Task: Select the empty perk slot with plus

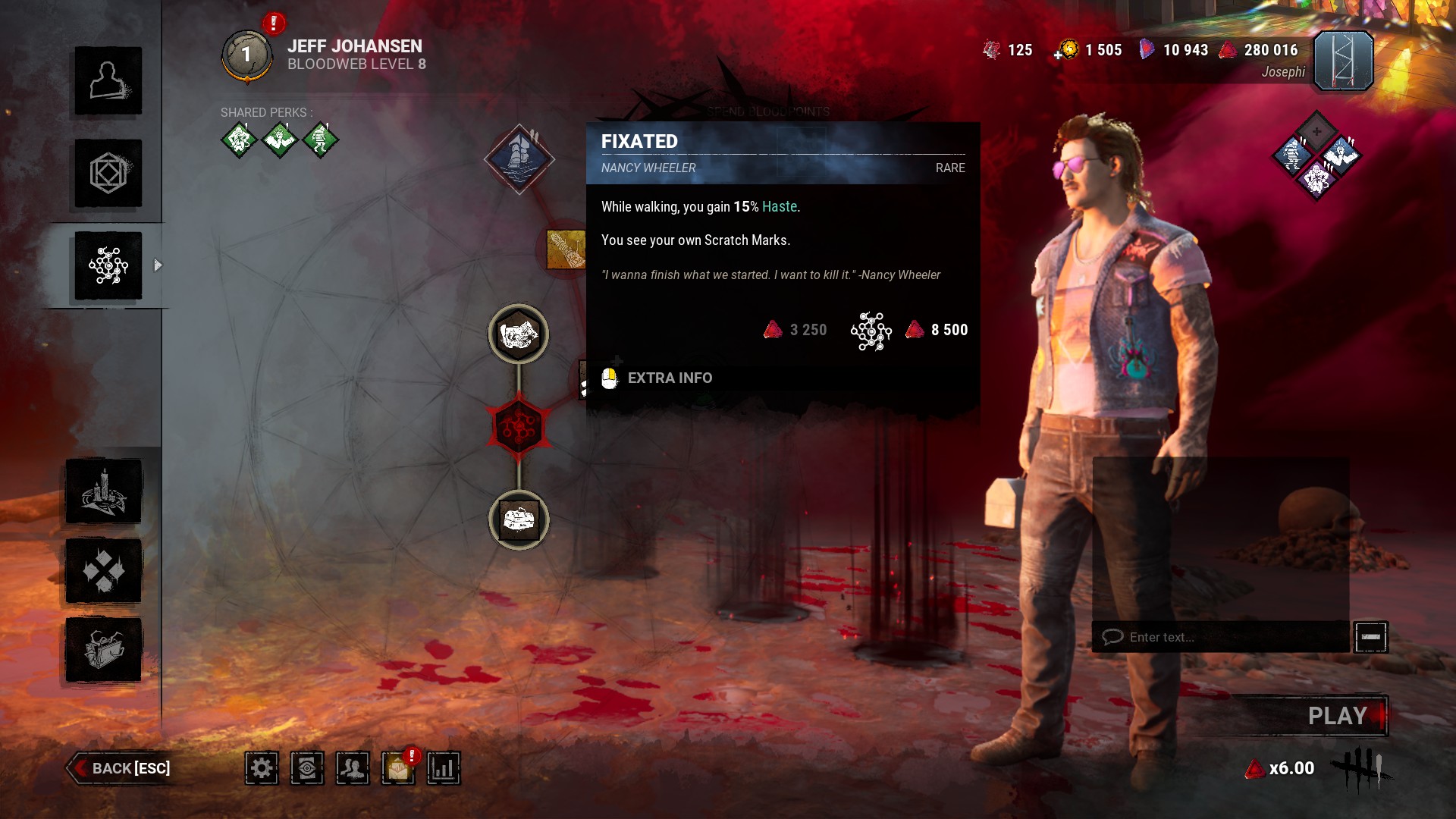Action: (1316, 132)
